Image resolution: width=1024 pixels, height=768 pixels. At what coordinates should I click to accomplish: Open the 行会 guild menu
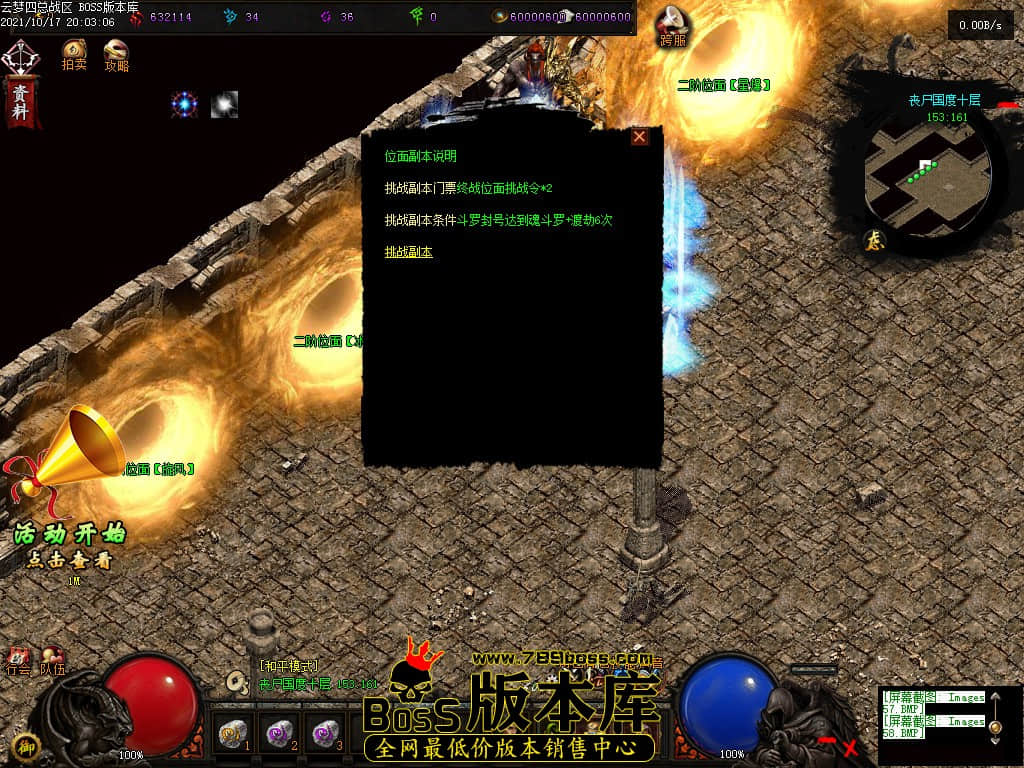tap(18, 661)
